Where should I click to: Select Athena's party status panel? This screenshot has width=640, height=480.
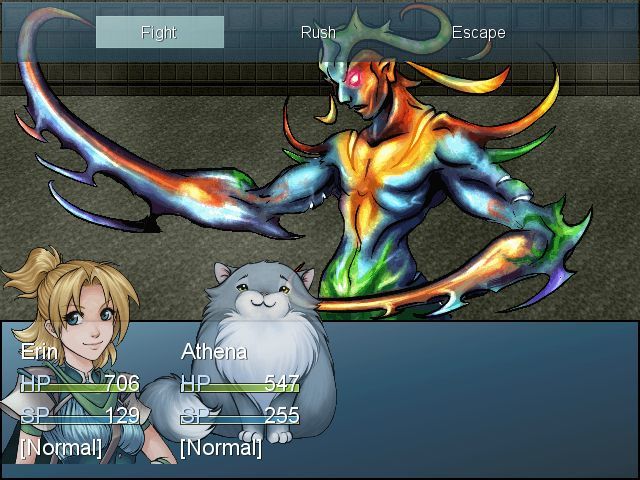[240, 400]
